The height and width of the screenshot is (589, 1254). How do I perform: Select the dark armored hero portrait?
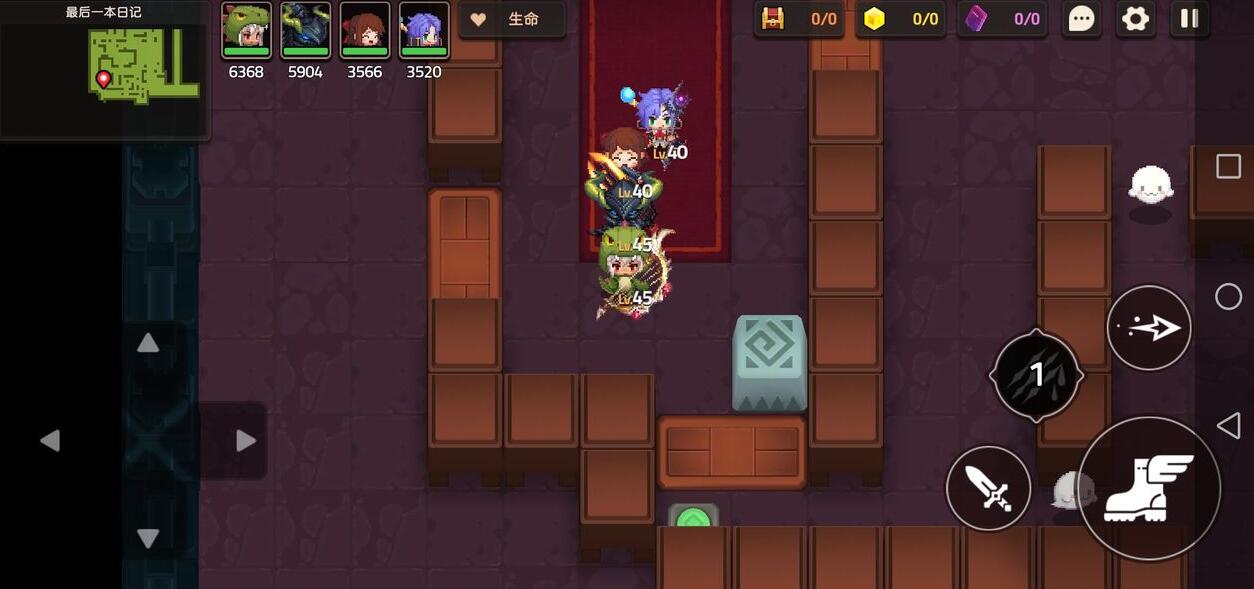pyautogui.click(x=305, y=28)
